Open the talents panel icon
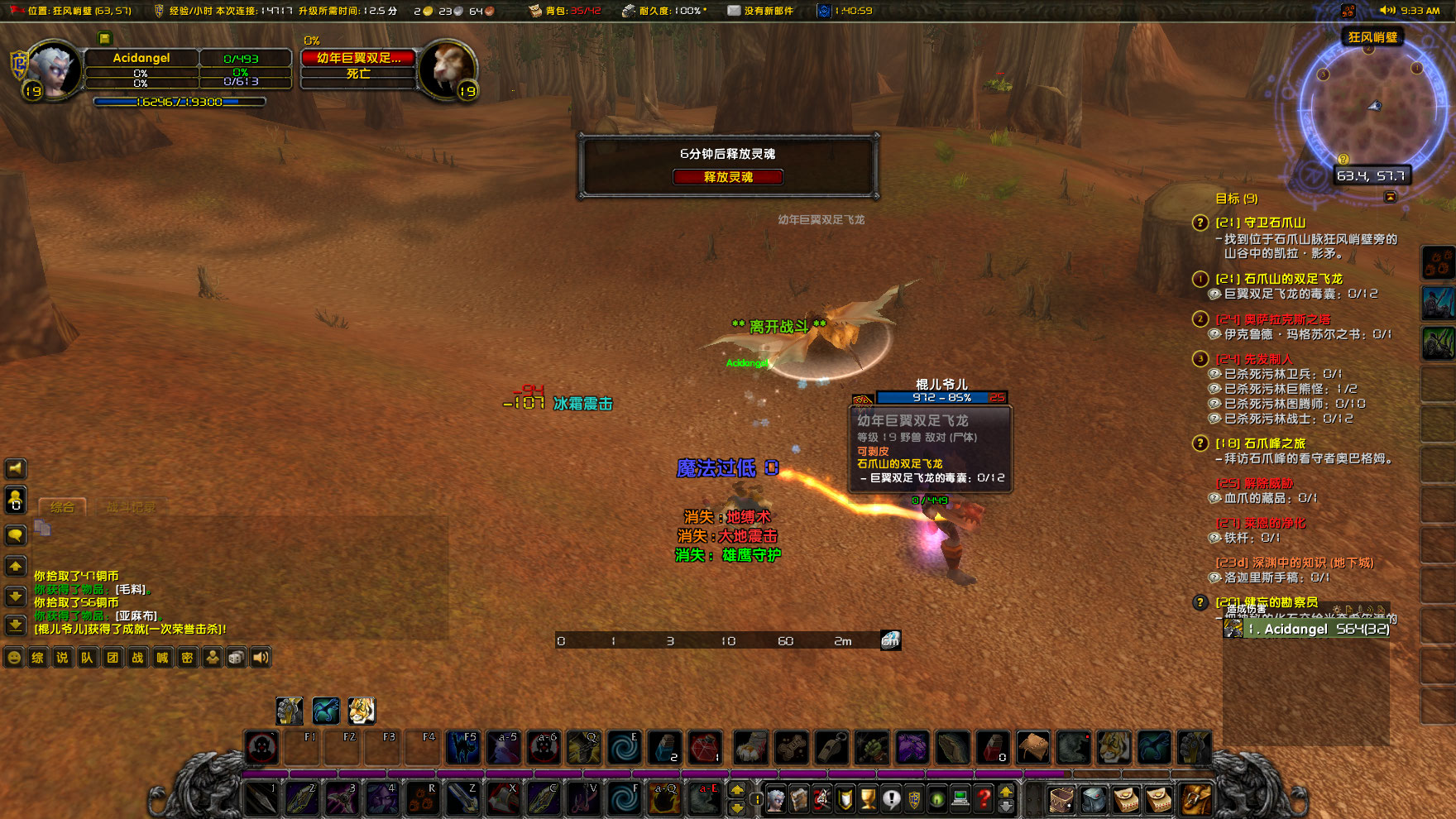 point(821,799)
